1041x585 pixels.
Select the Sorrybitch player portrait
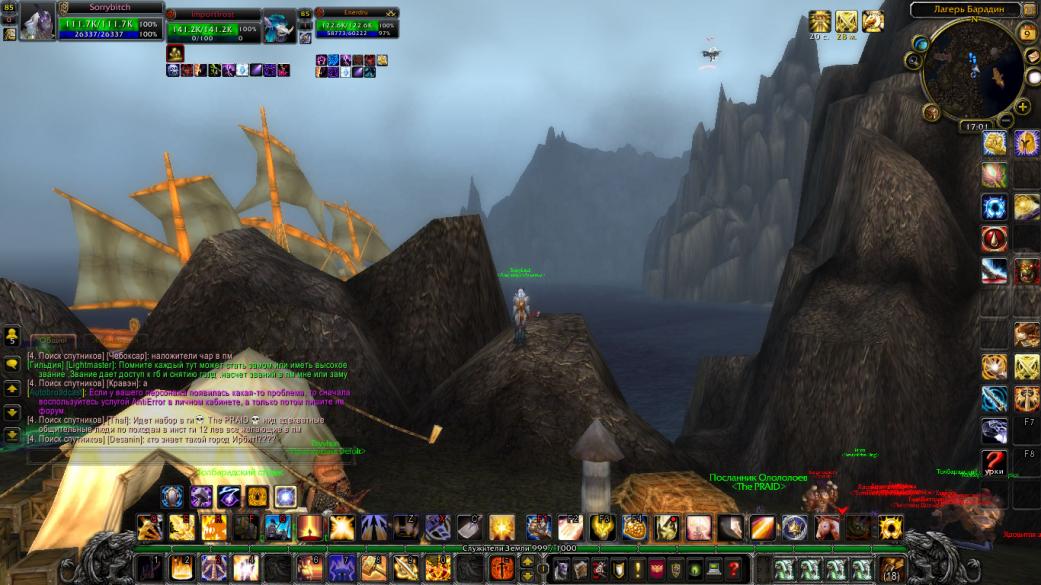(x=37, y=22)
